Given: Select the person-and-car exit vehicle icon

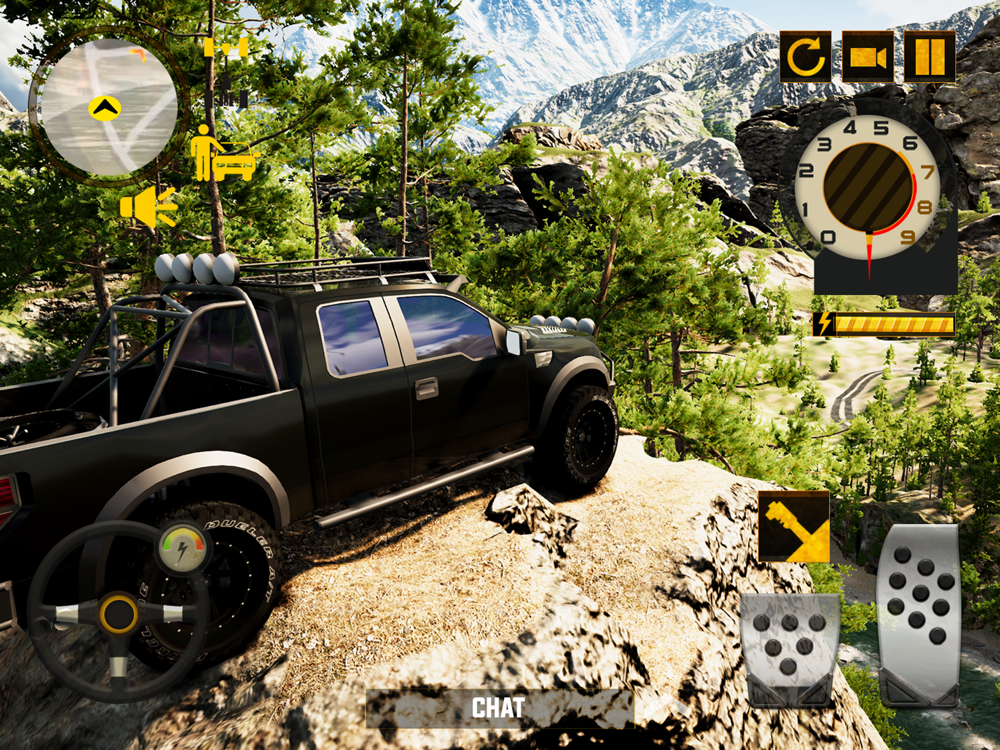Looking at the screenshot, I should 224,155.
